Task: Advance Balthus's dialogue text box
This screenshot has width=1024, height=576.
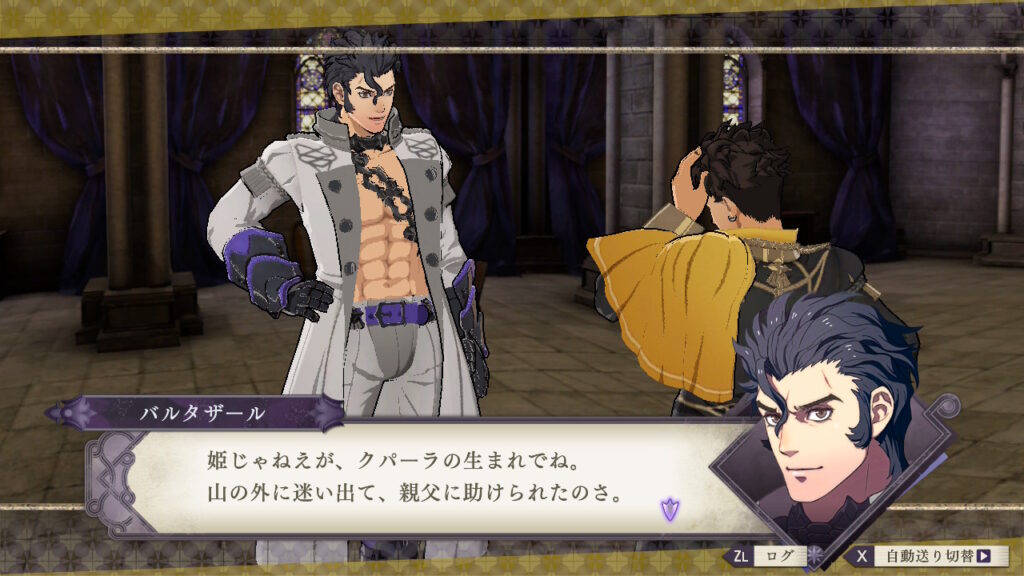Action: coord(420,479)
